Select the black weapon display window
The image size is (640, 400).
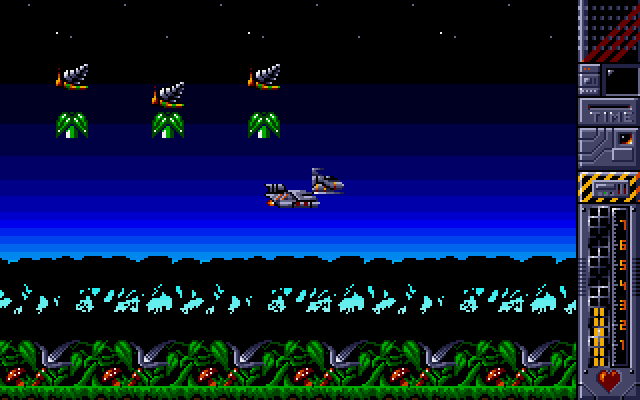(x=620, y=79)
